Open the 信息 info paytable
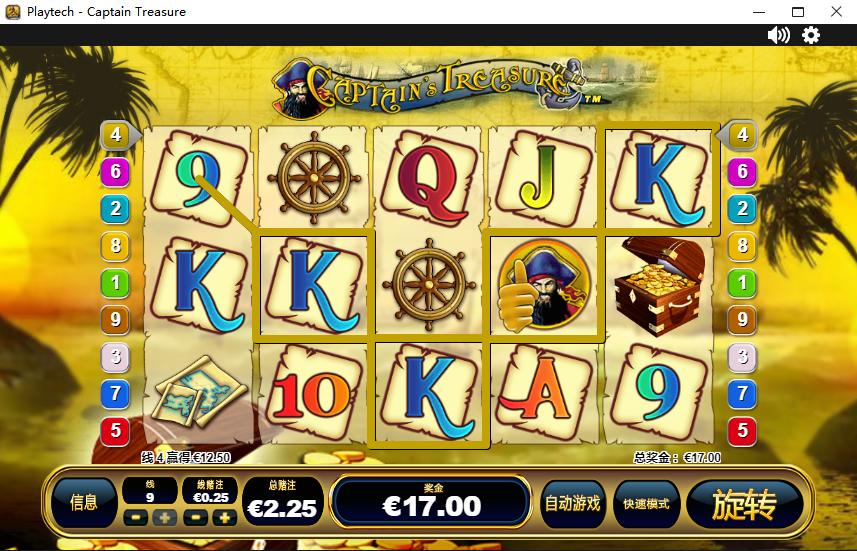This screenshot has height=551, width=857. 84,503
